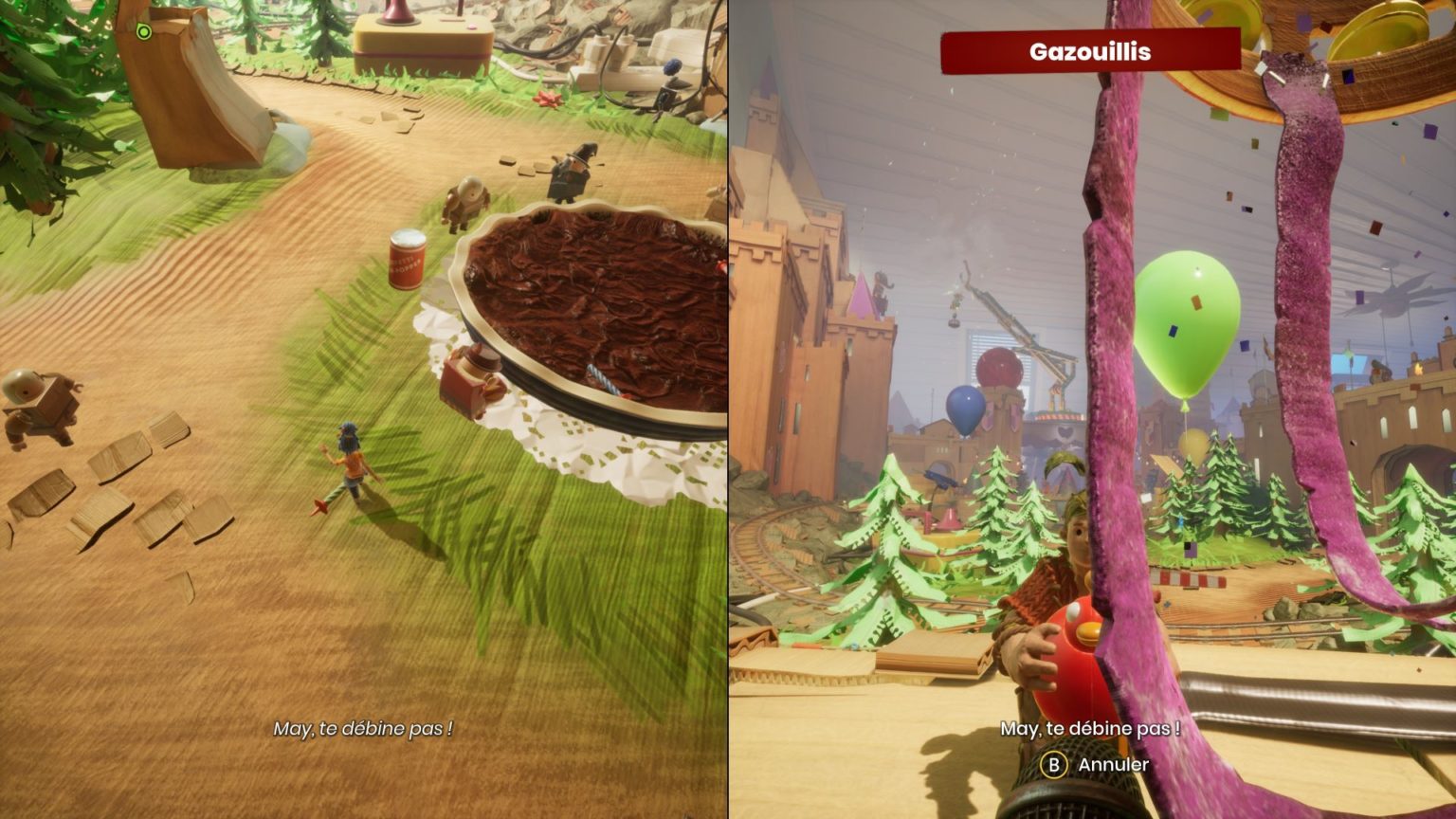Viewport: 1456px width, 819px height.
Task: Click the green circular player marker icon
Action: 144,32
